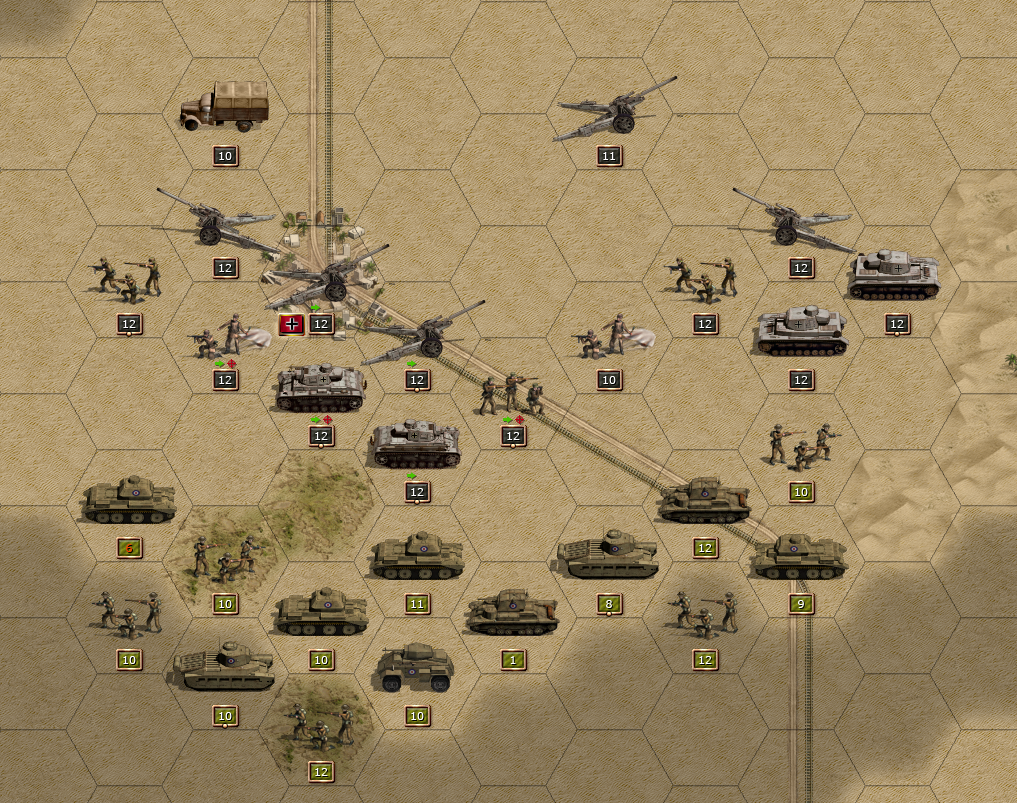
Task: Select the British armored car unit
Action: coord(417,668)
